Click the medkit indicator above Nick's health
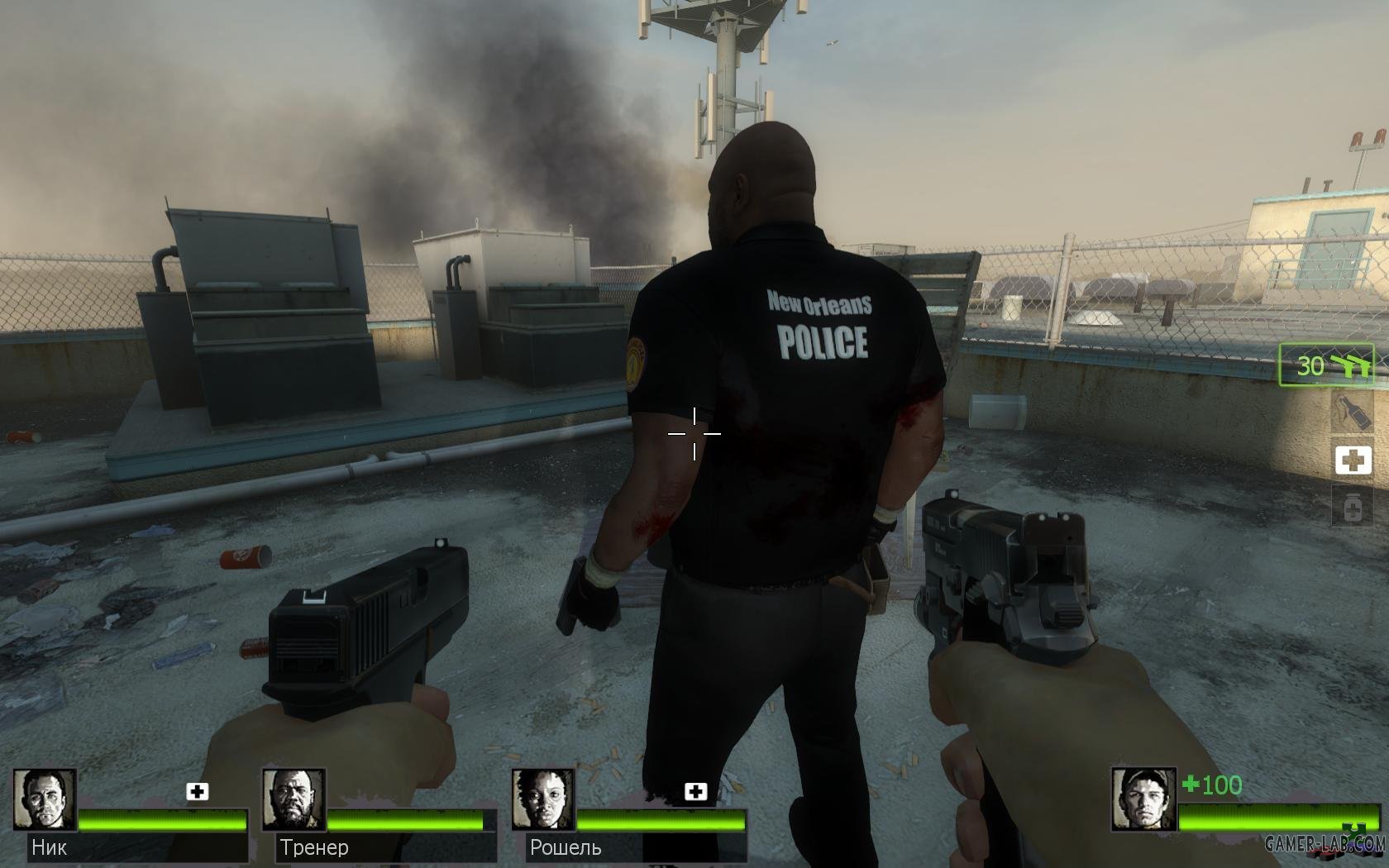 coord(197,792)
